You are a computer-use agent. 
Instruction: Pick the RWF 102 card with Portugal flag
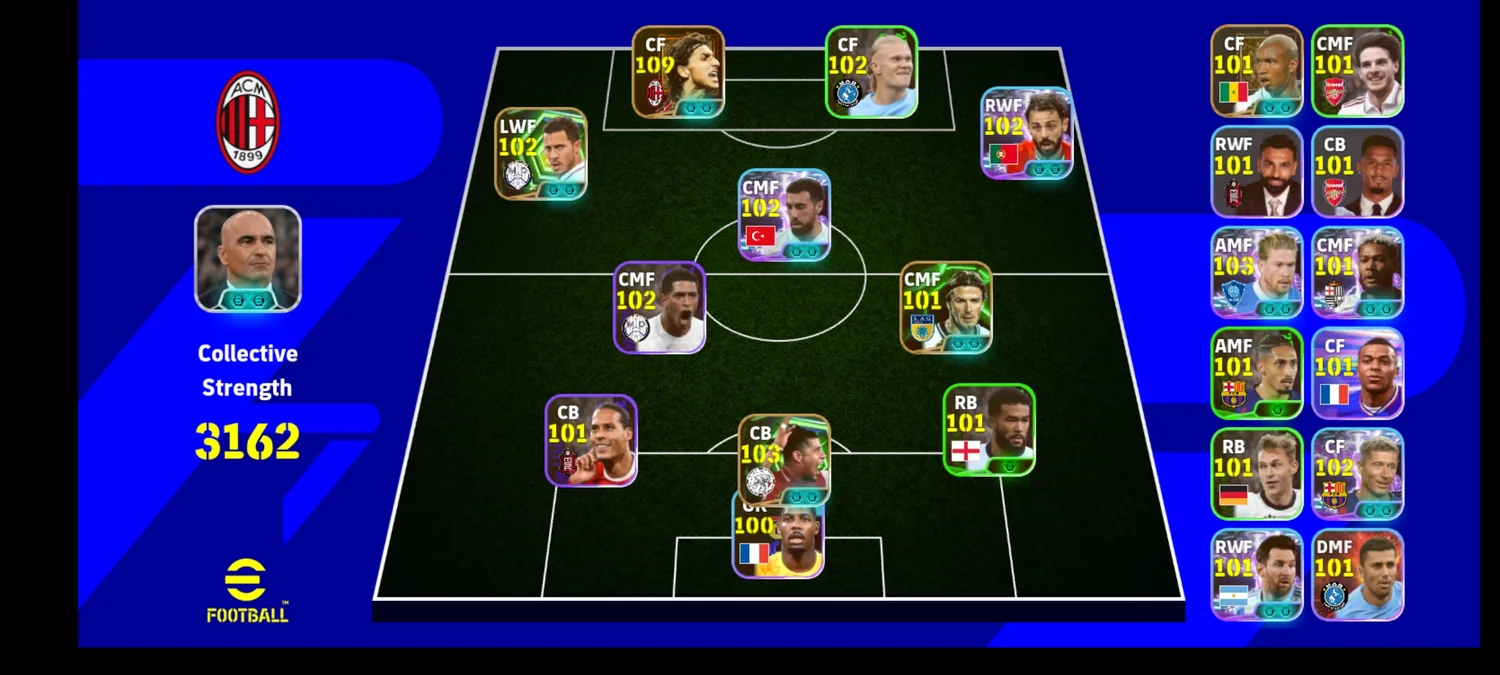1026,133
